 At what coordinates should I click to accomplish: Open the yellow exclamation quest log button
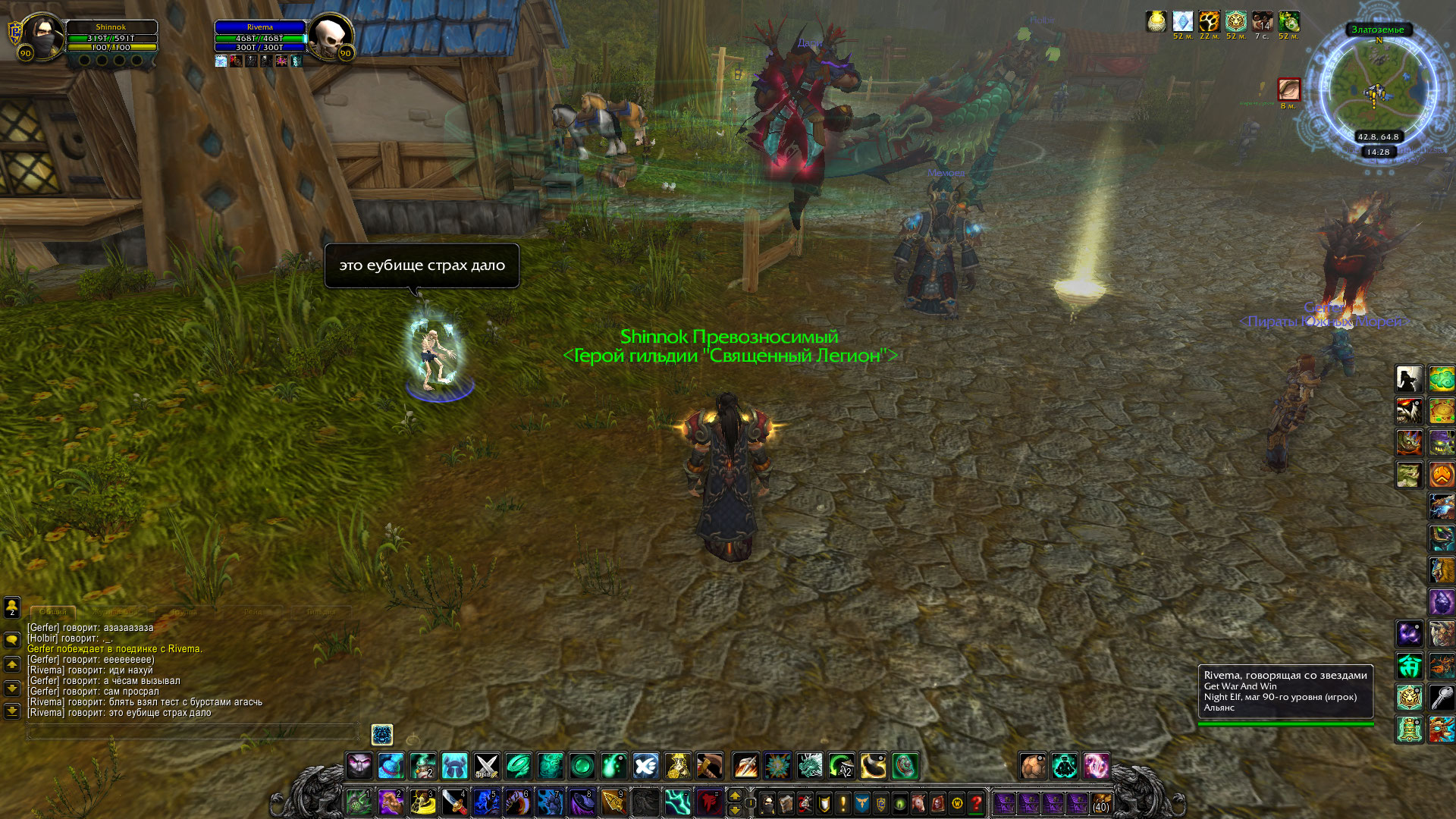click(x=843, y=802)
